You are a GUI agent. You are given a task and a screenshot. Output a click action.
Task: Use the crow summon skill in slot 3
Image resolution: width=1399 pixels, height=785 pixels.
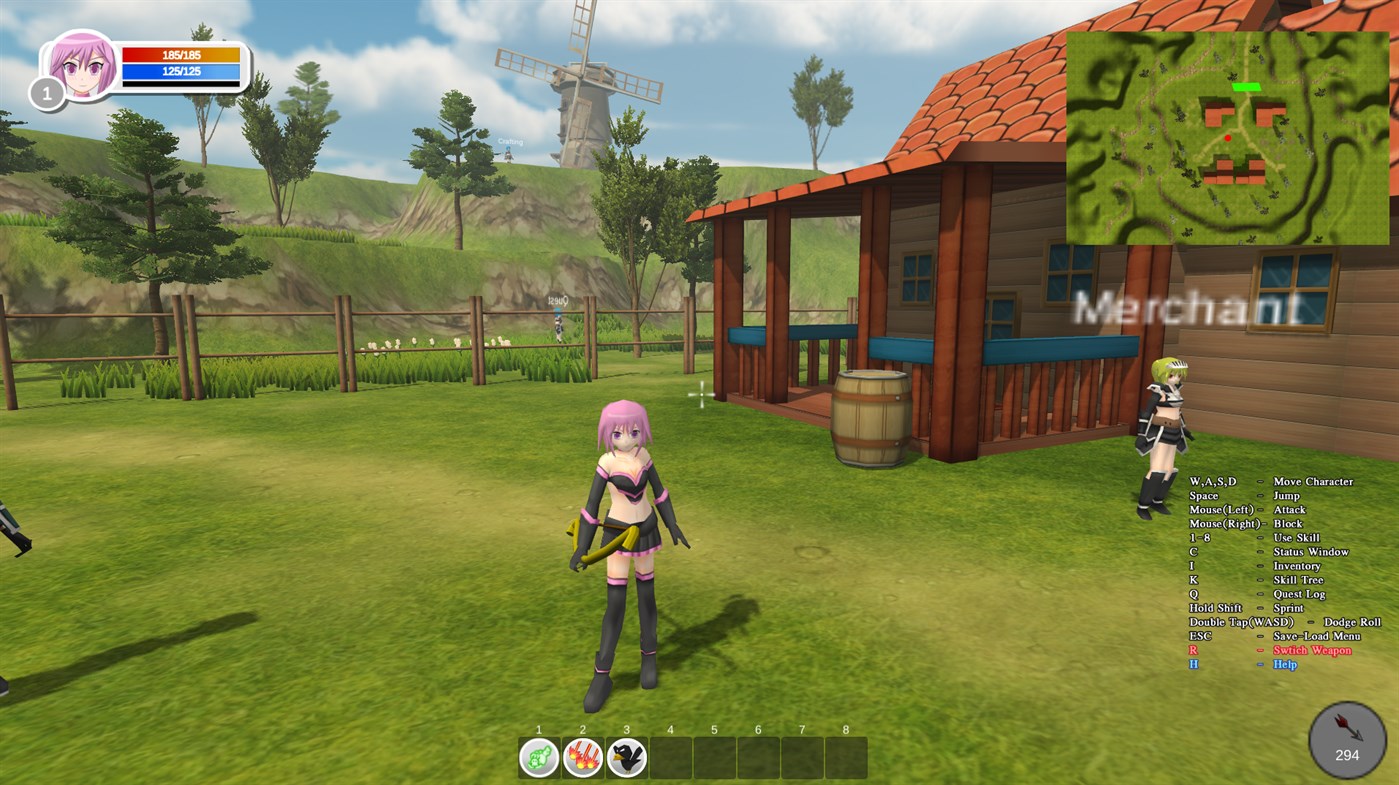pos(626,758)
